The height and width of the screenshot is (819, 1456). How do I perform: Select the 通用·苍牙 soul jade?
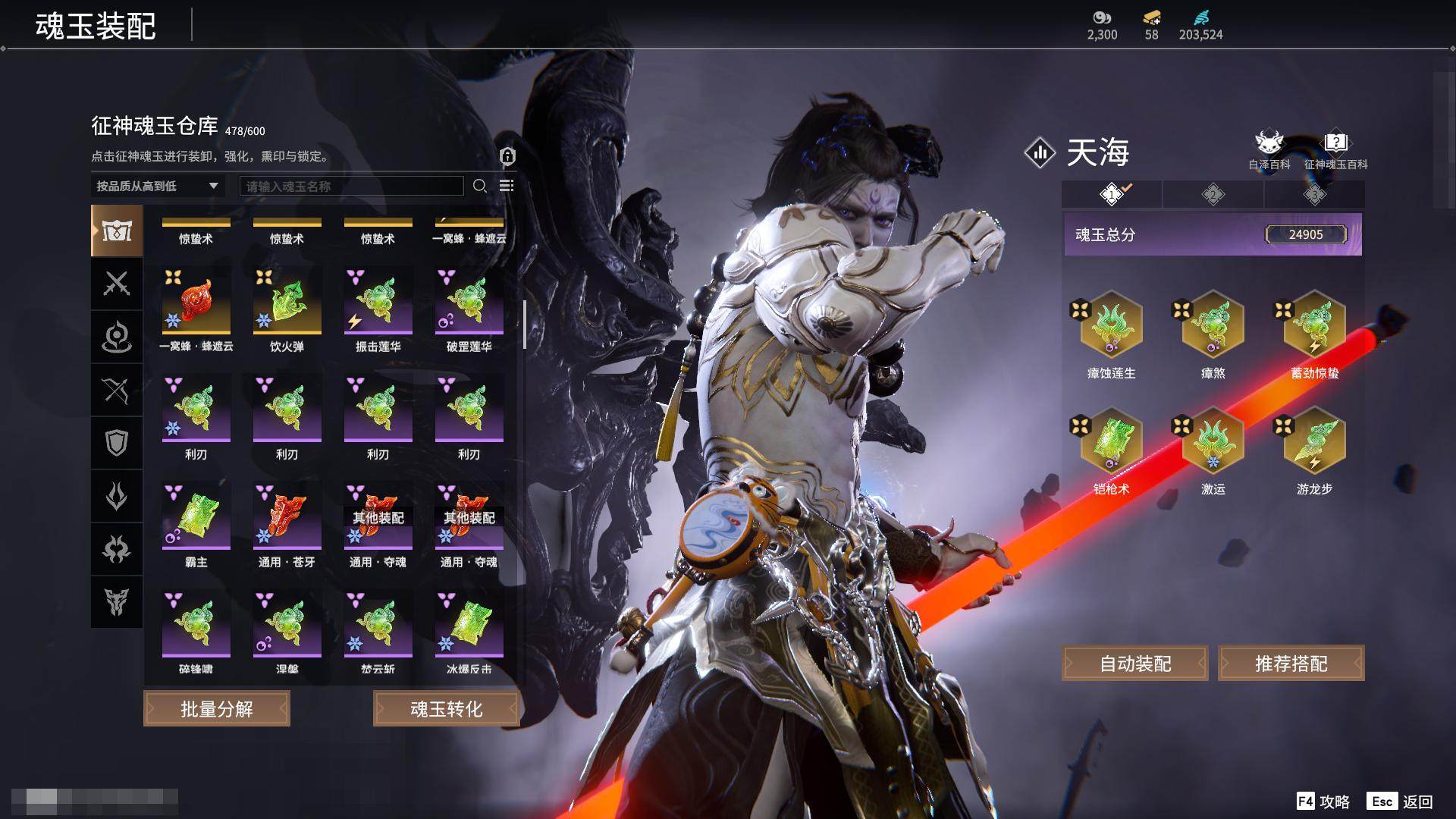tap(287, 518)
